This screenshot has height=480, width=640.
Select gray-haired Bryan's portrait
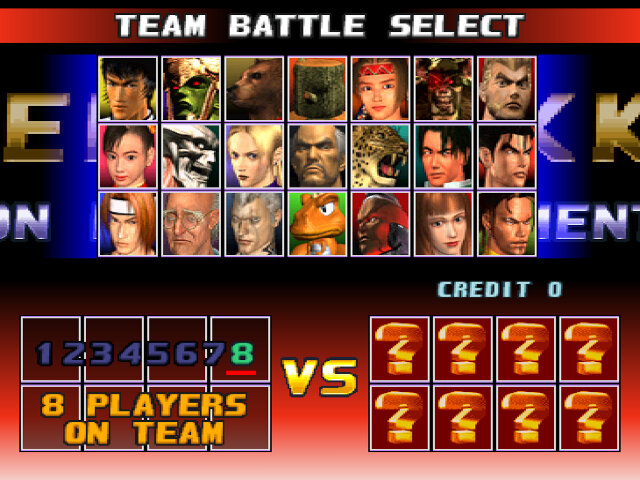pos(254,222)
